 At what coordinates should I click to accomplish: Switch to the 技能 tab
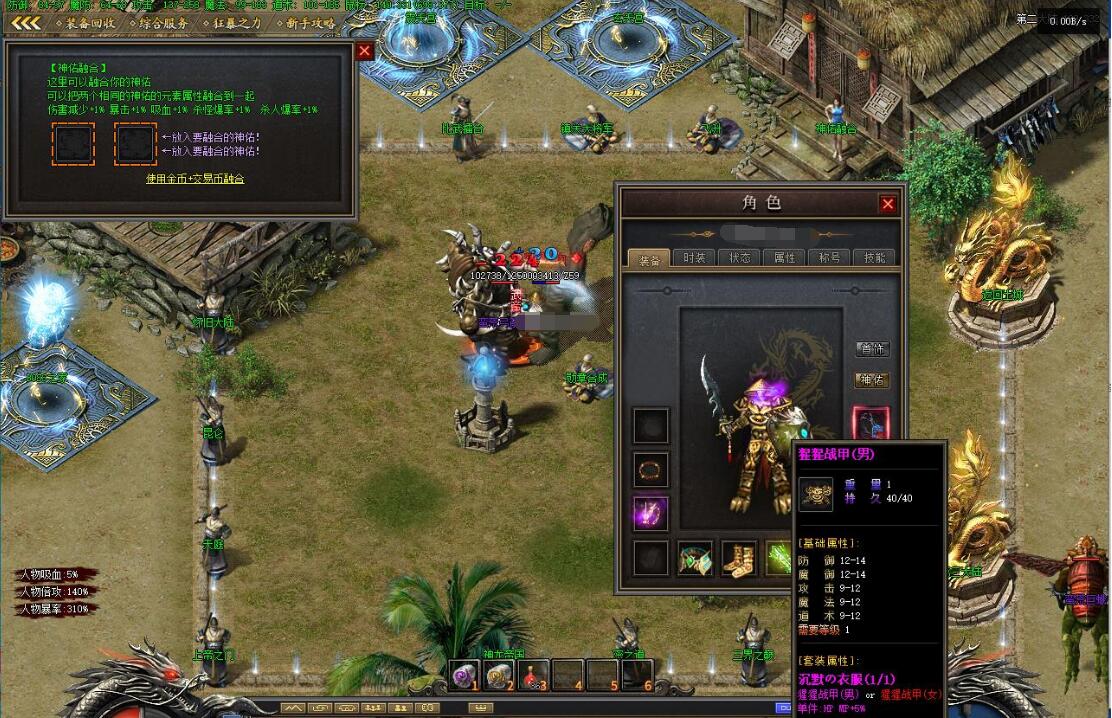[874, 258]
